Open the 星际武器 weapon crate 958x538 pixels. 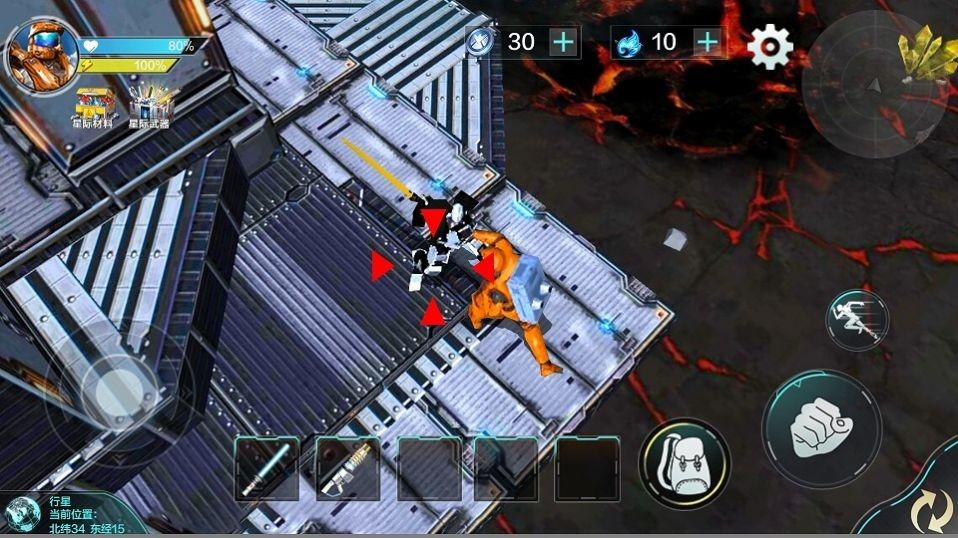coord(150,106)
